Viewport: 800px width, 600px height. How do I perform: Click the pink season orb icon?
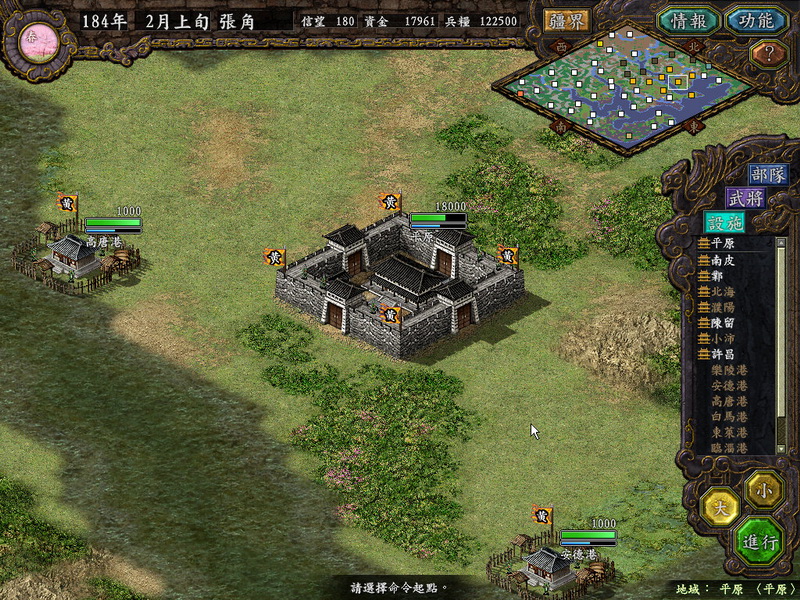pyautogui.click(x=34, y=38)
